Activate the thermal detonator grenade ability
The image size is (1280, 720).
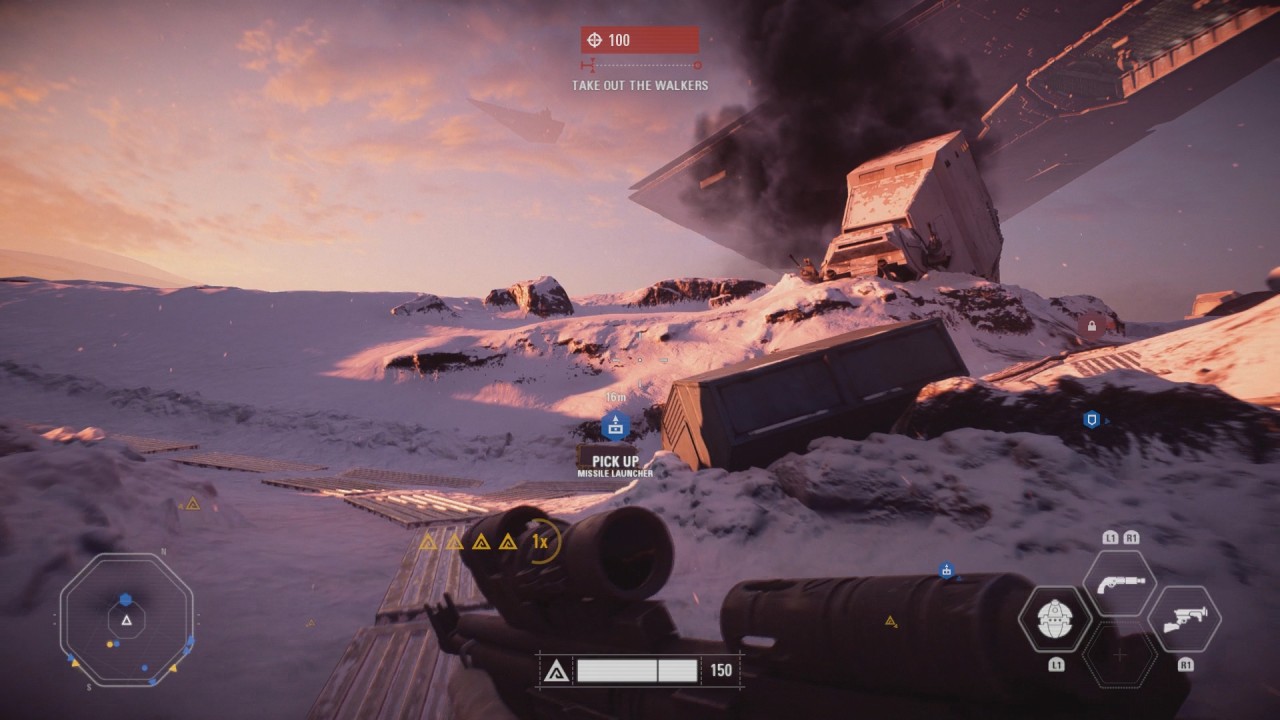1054,619
